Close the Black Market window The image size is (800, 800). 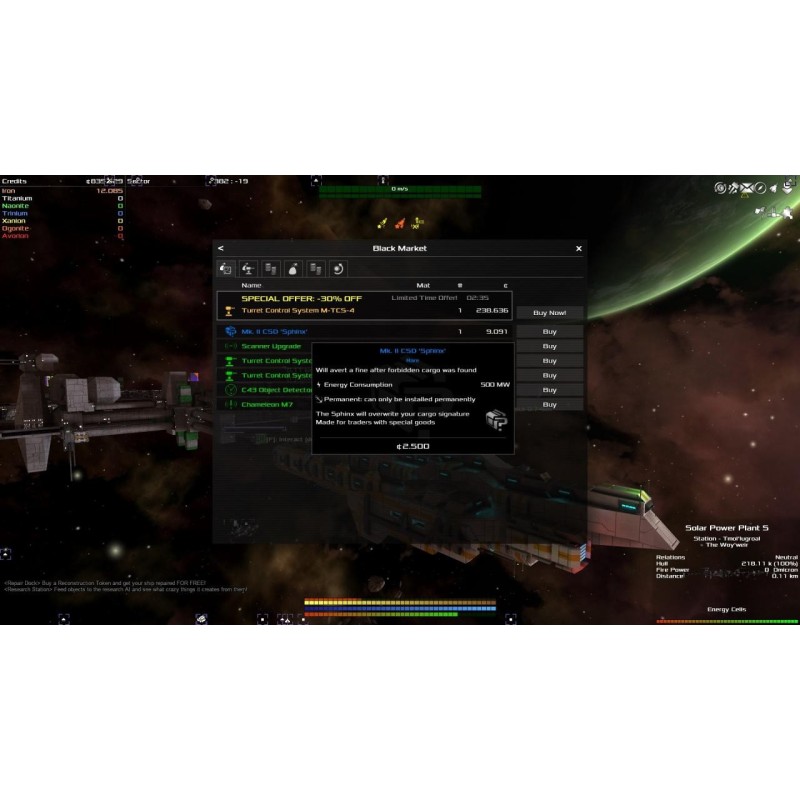(579, 248)
